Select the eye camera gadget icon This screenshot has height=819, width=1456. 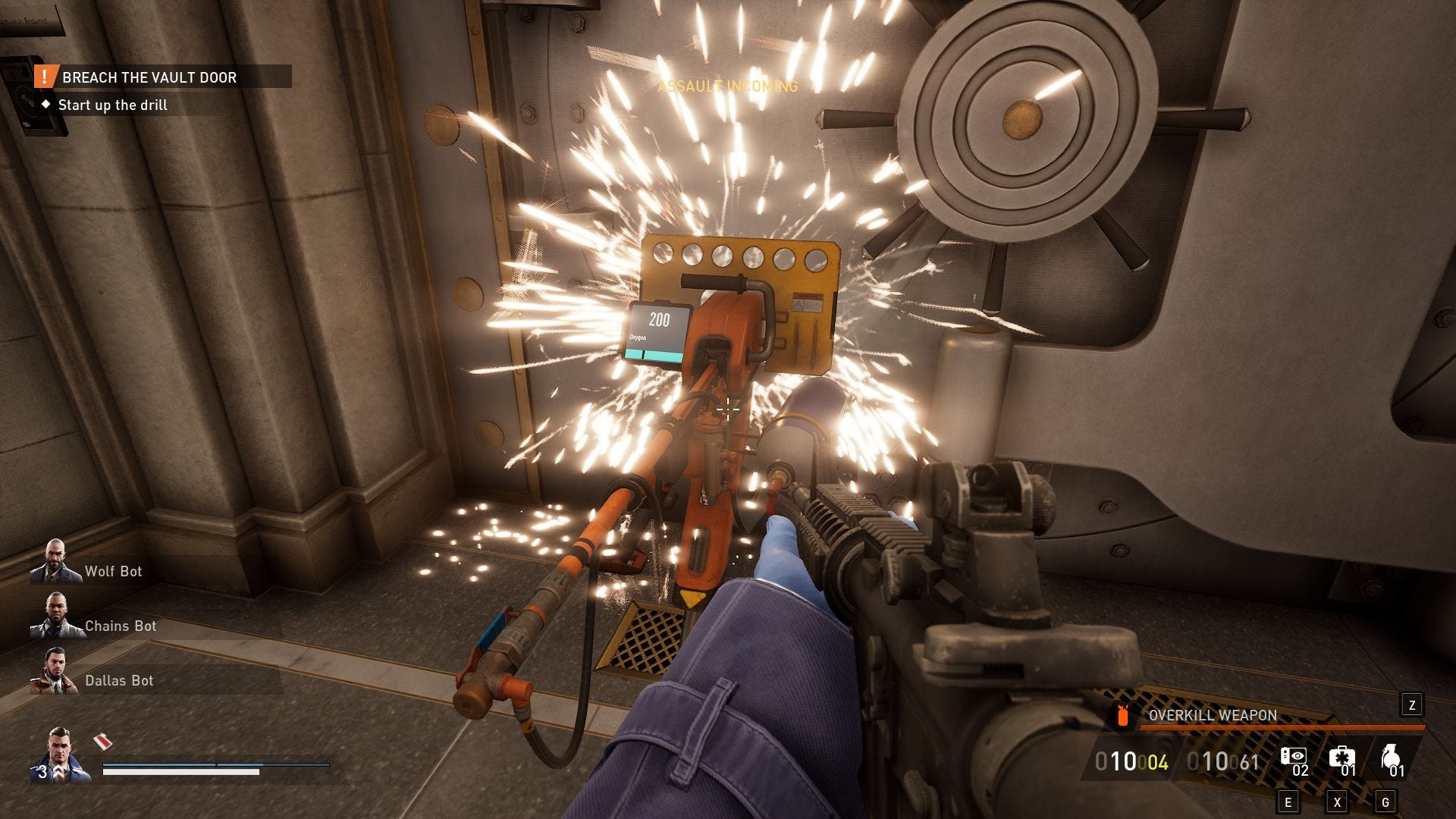1293,758
